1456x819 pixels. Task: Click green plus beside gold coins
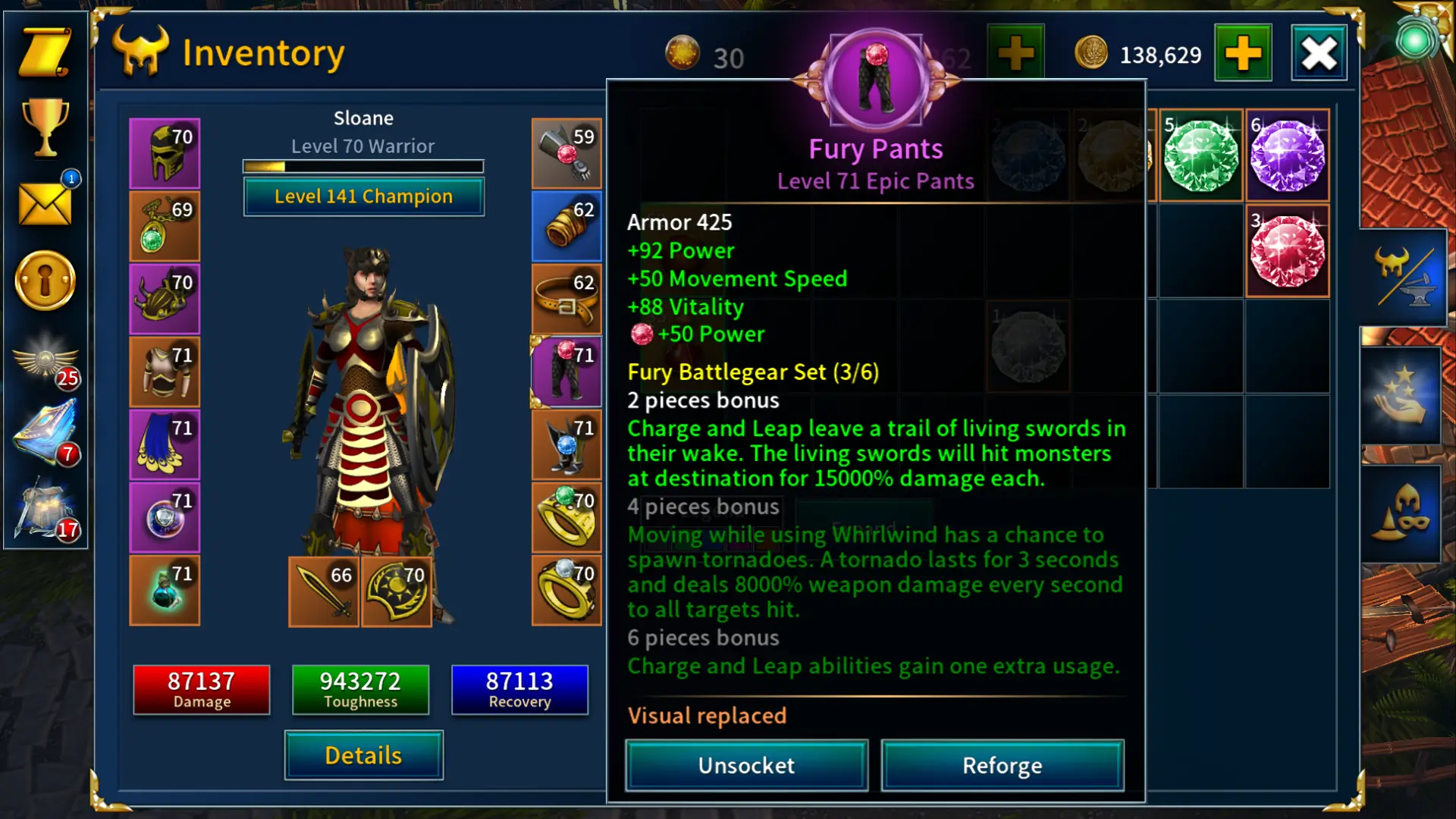coord(1243,55)
